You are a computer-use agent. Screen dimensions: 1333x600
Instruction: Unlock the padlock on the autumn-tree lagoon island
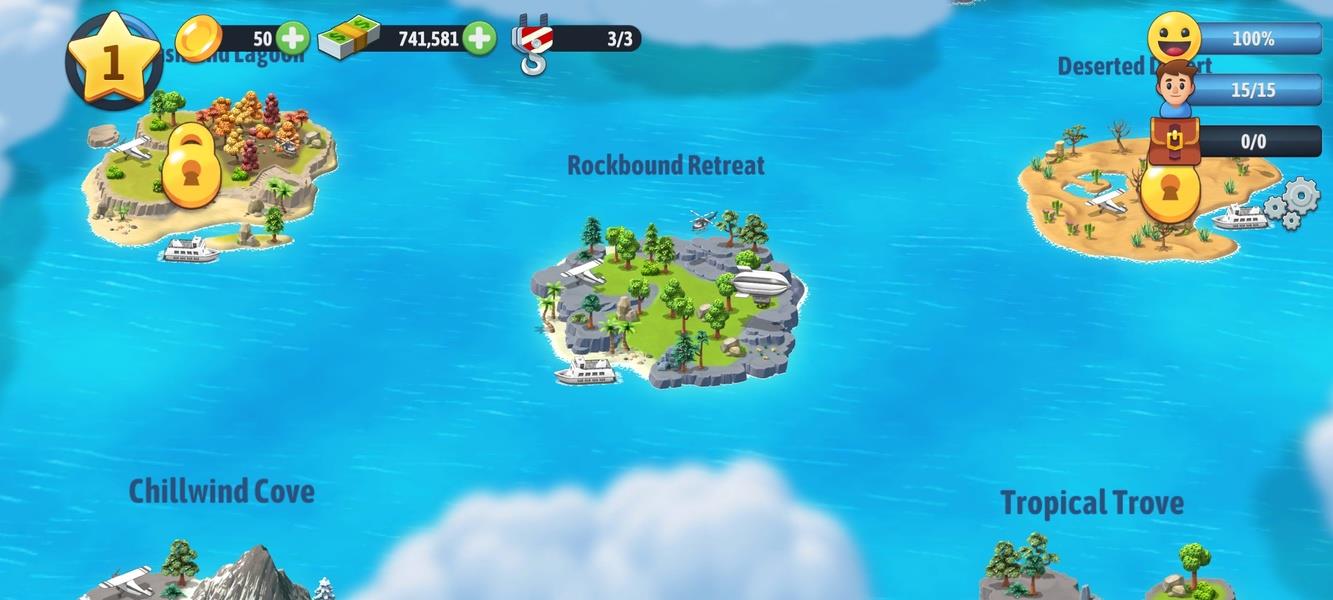[190, 167]
